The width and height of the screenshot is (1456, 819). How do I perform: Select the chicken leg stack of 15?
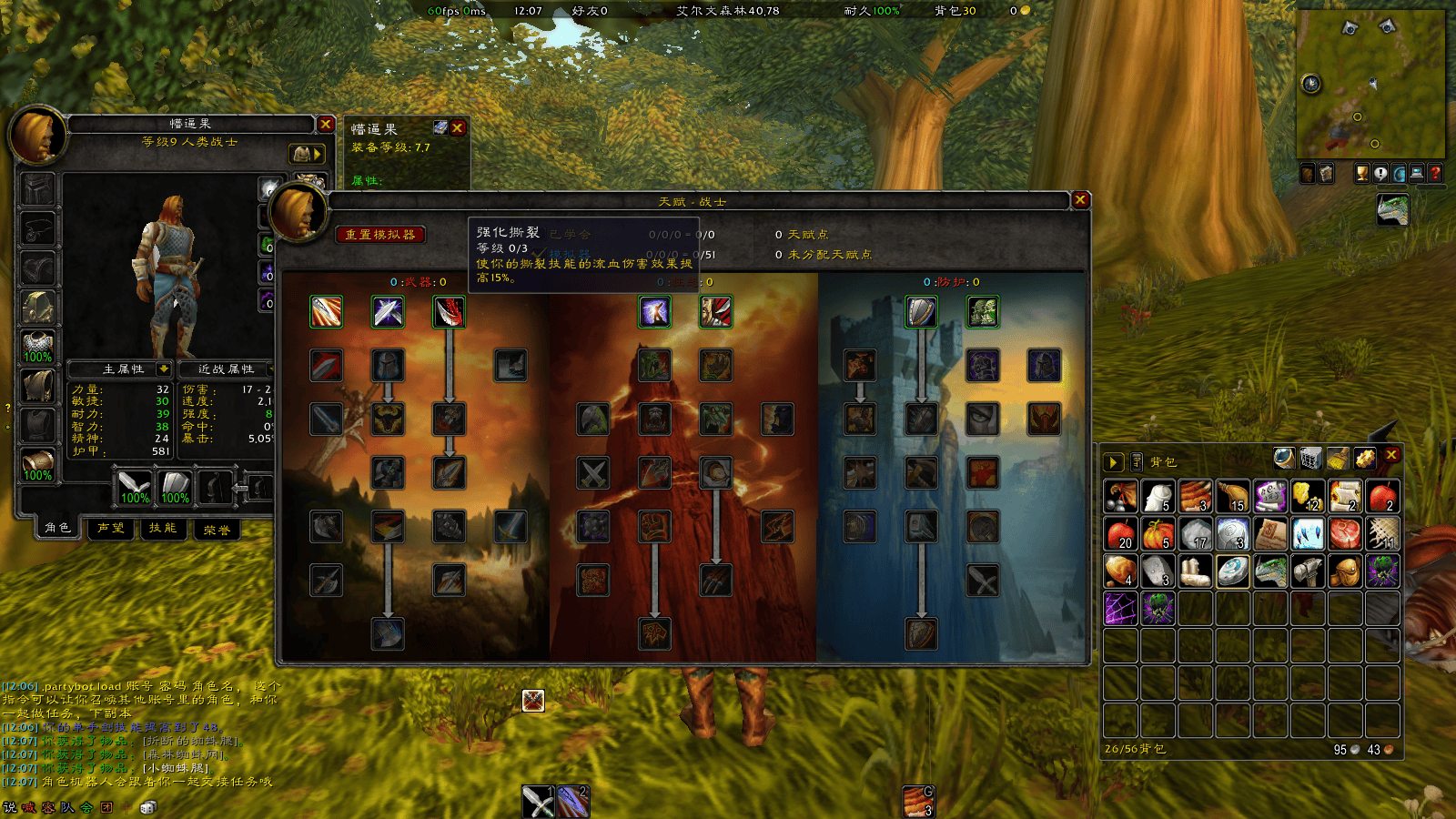tap(1233, 497)
